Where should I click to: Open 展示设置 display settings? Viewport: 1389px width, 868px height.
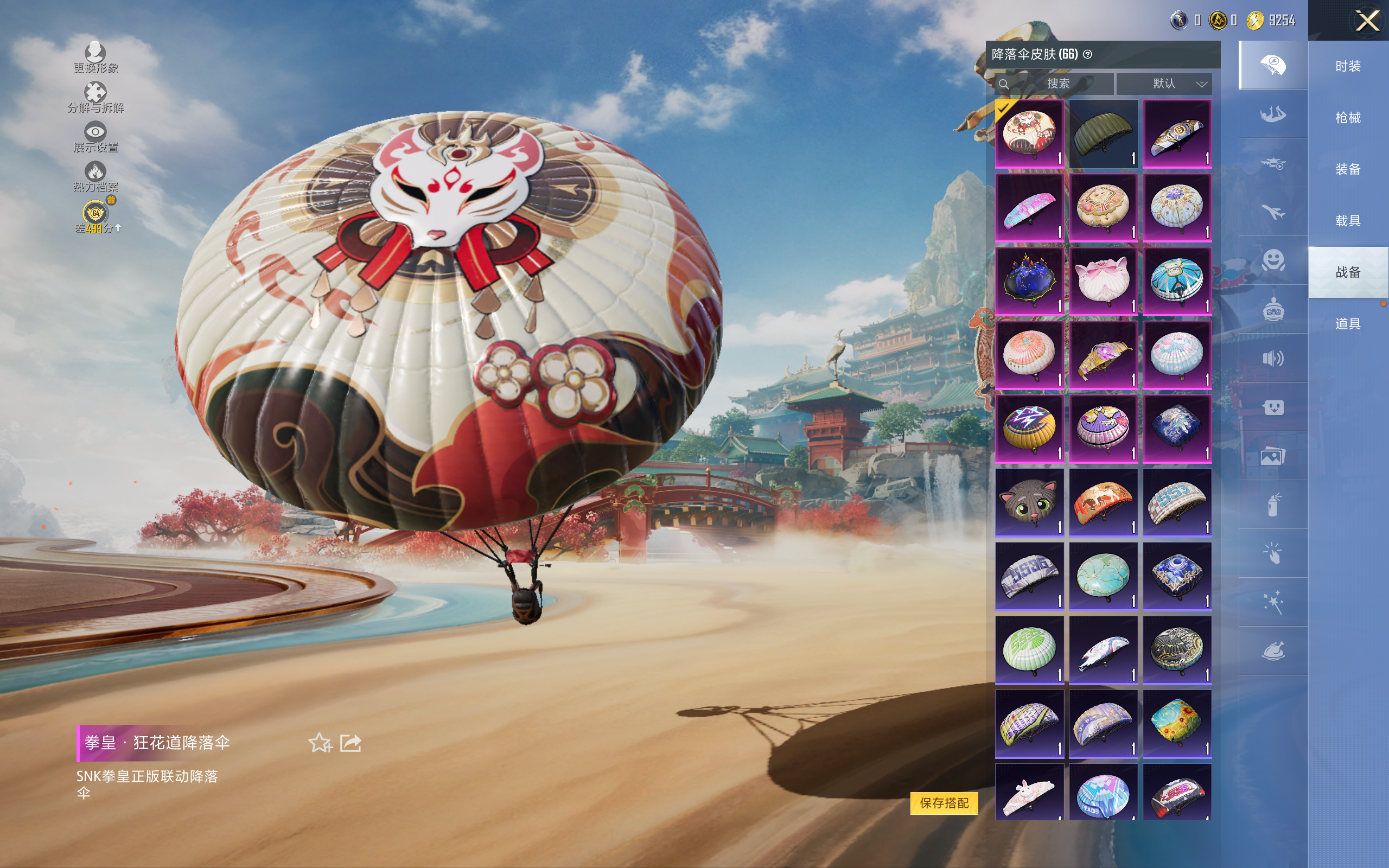tap(95, 137)
